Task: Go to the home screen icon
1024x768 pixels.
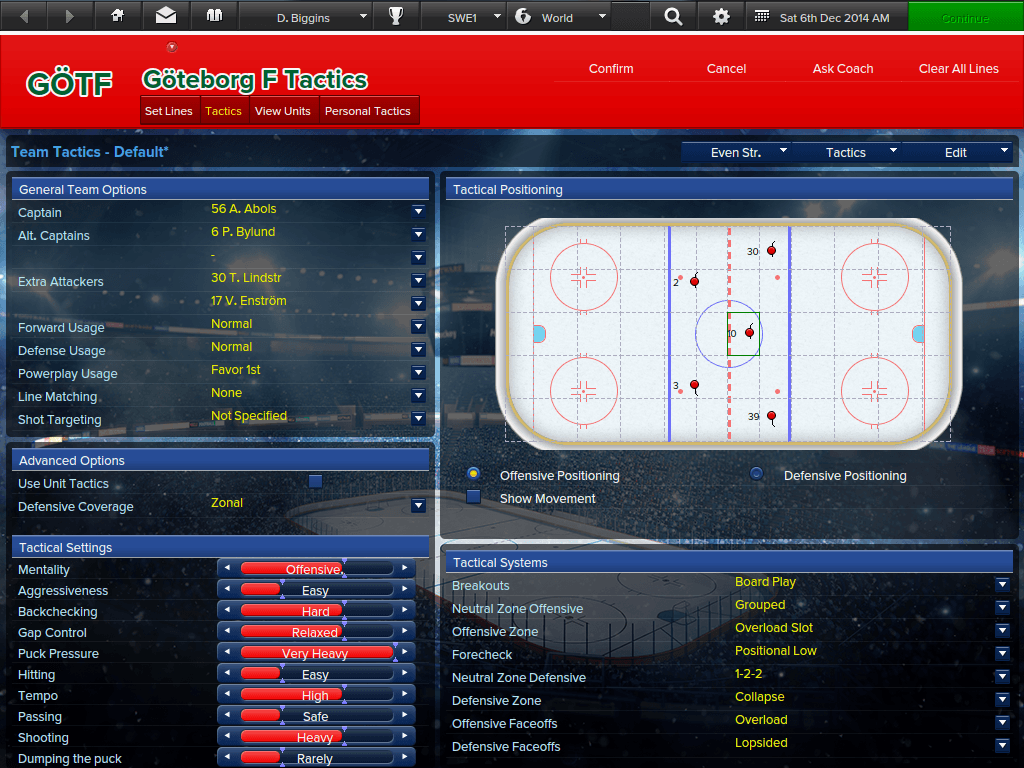Action: pyautogui.click(x=118, y=17)
